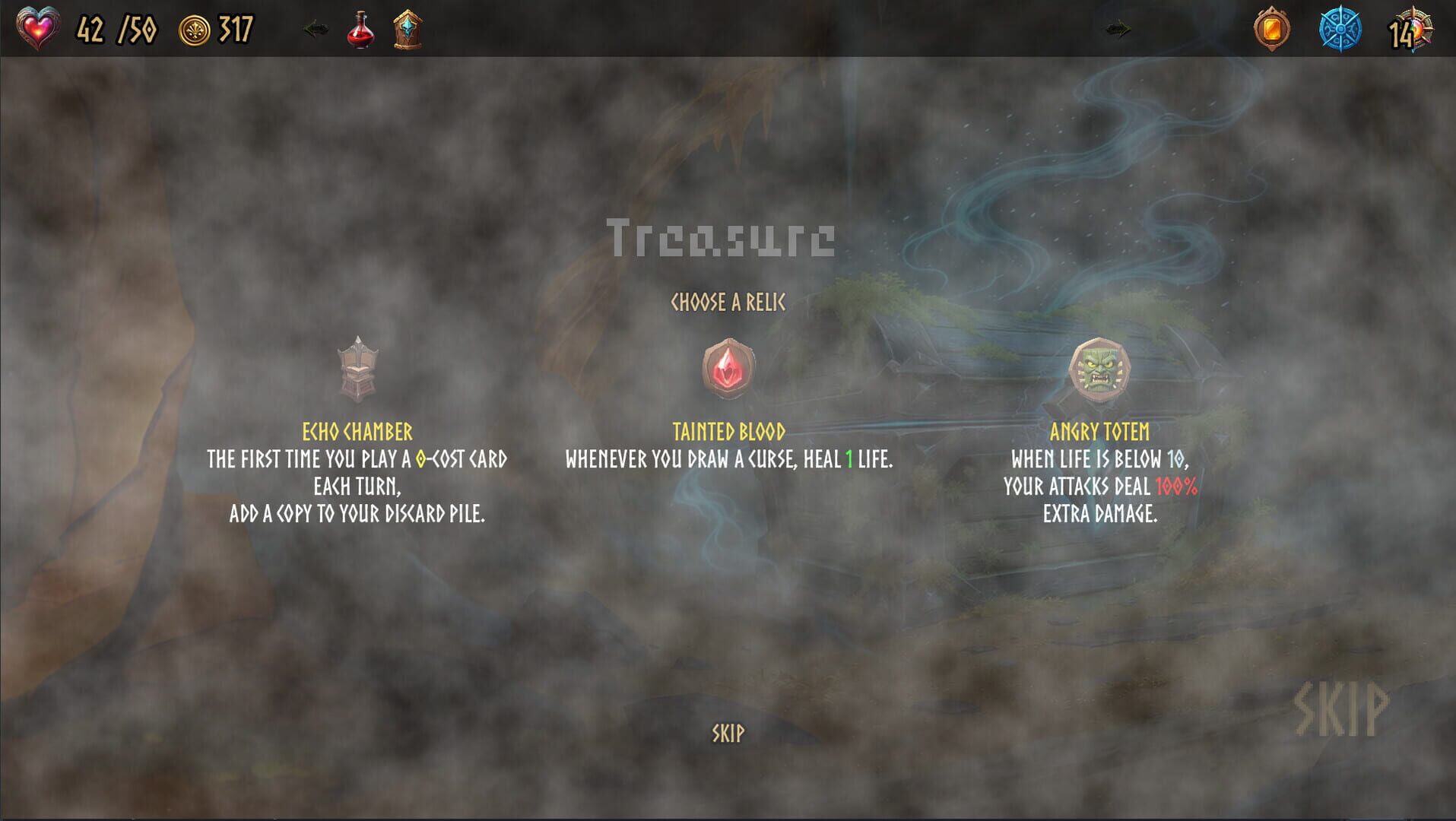This screenshot has width=1456, height=821.
Task: Click the Tainted Blood description text
Action: click(x=728, y=459)
